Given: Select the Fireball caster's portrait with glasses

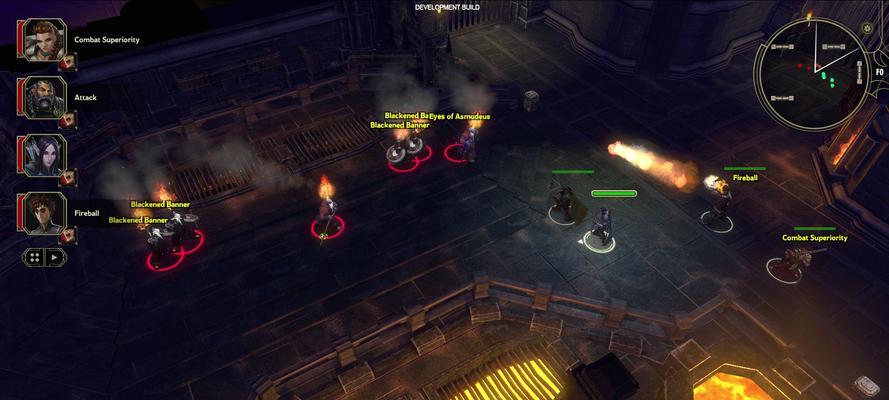Looking at the screenshot, I should tap(41, 212).
